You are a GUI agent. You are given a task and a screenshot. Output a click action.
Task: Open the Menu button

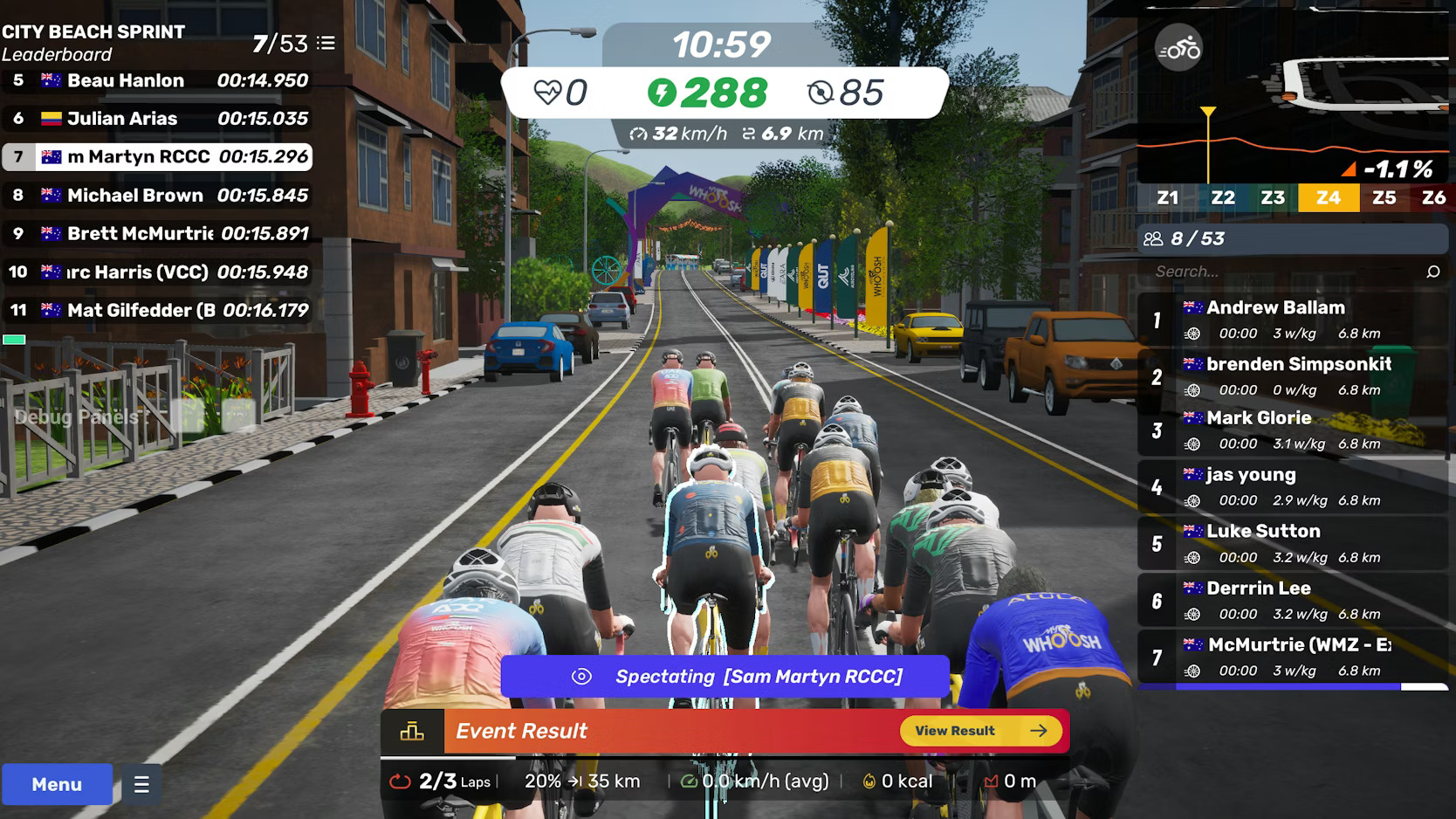pos(57,784)
